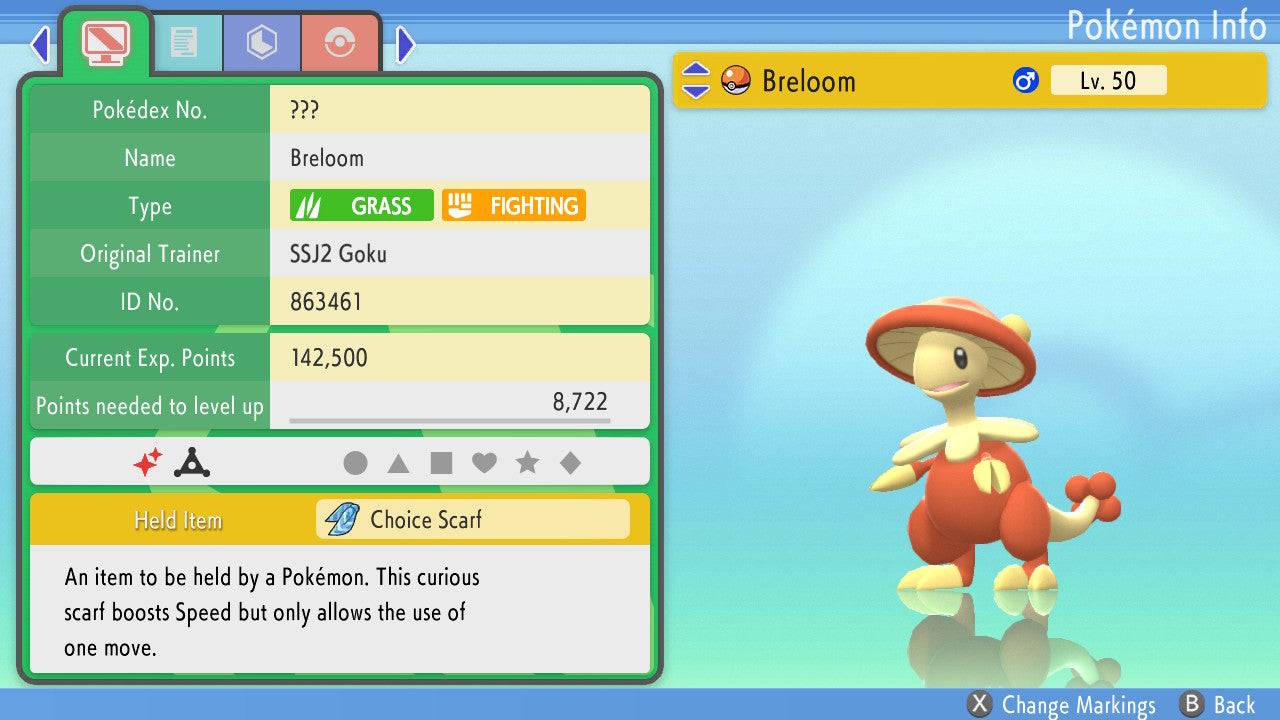Go Back from Pokémon Info

point(1219,705)
